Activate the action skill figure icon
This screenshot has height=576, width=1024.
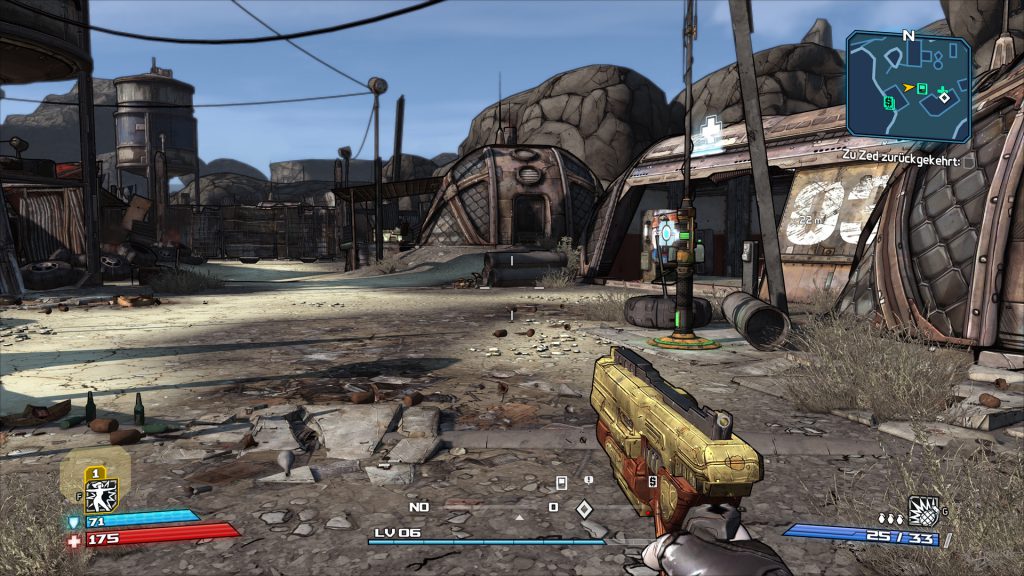pos(99,495)
